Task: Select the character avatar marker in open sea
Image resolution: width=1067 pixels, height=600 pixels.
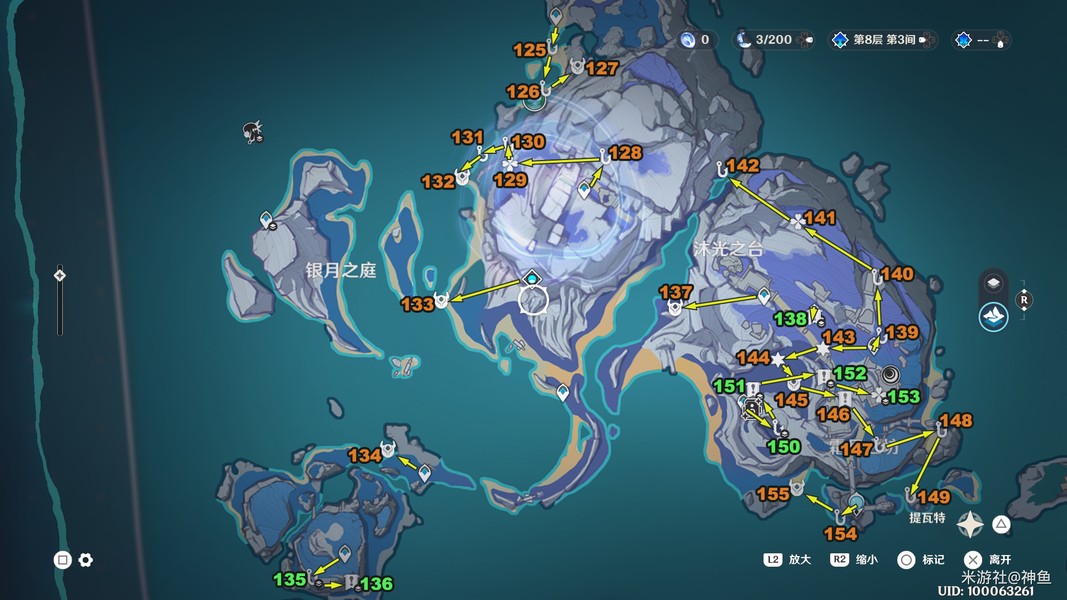Action: click(253, 131)
